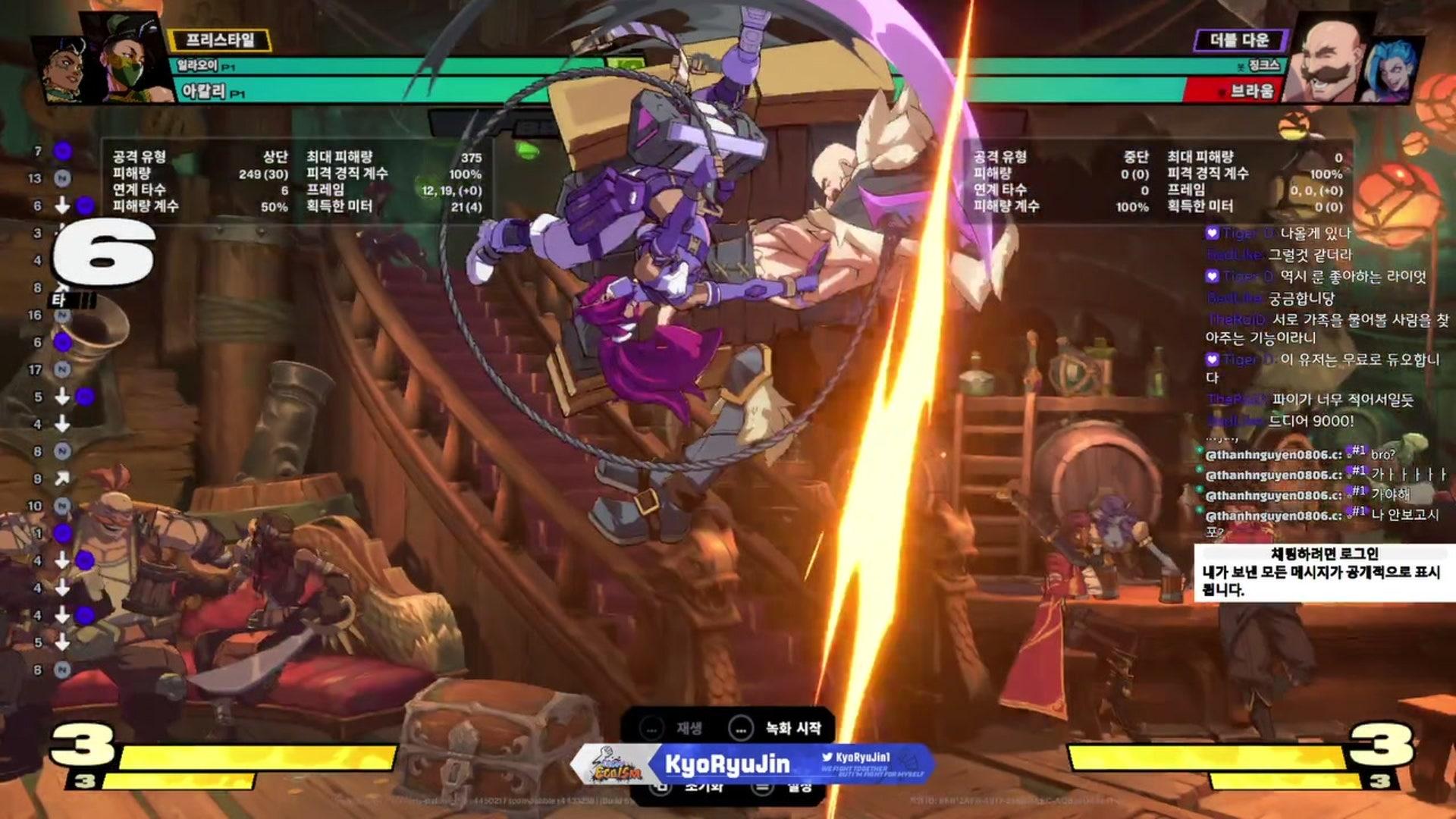This screenshot has height=819, width=1456.
Task: Click the 프리스타일 fuse label
Action: click(220, 39)
